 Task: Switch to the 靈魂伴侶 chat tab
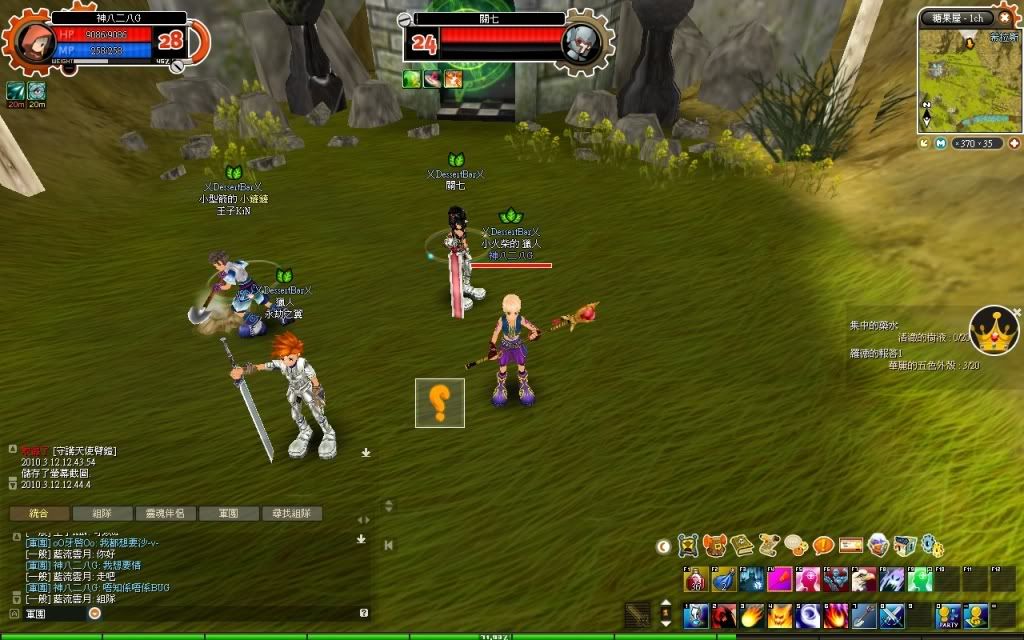pos(165,513)
